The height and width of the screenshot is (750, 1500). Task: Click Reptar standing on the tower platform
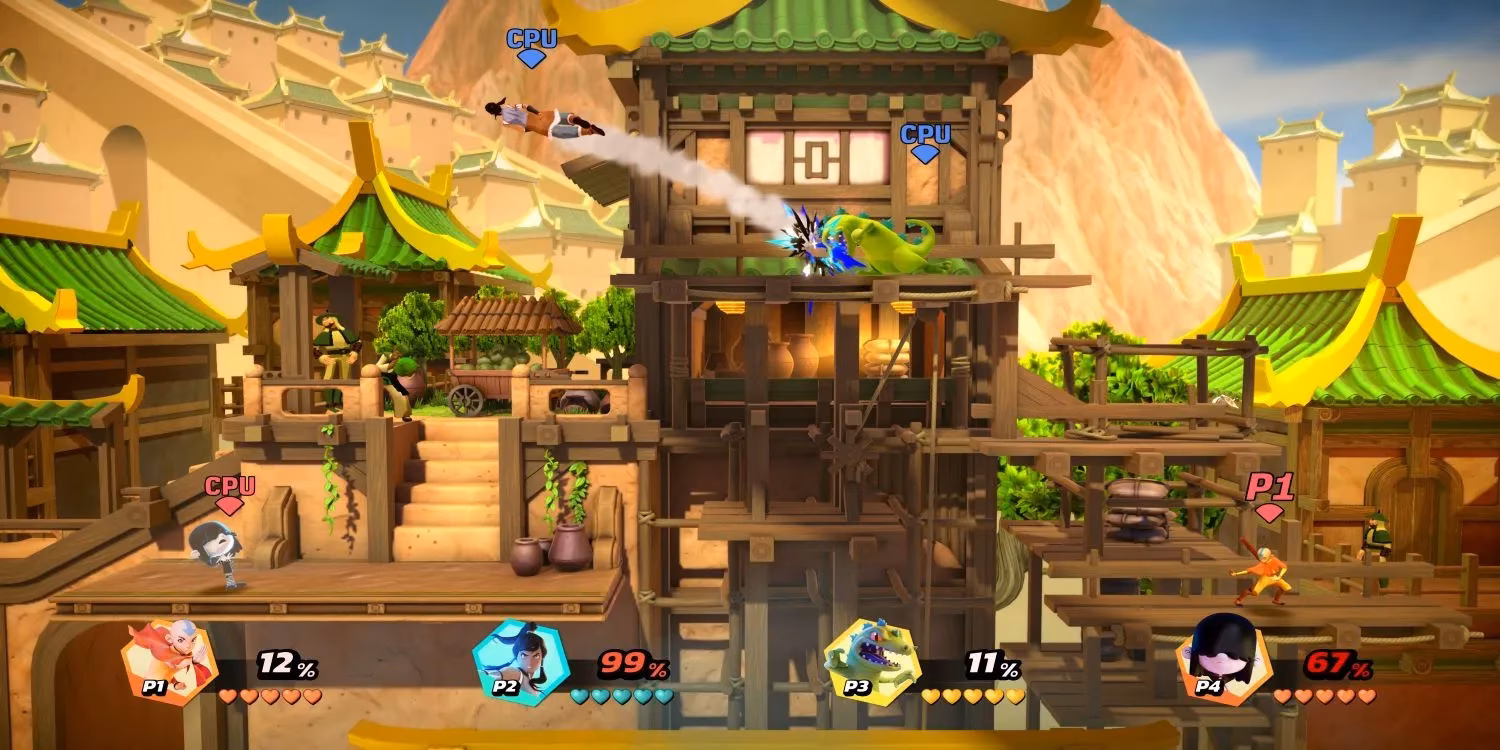point(885,245)
